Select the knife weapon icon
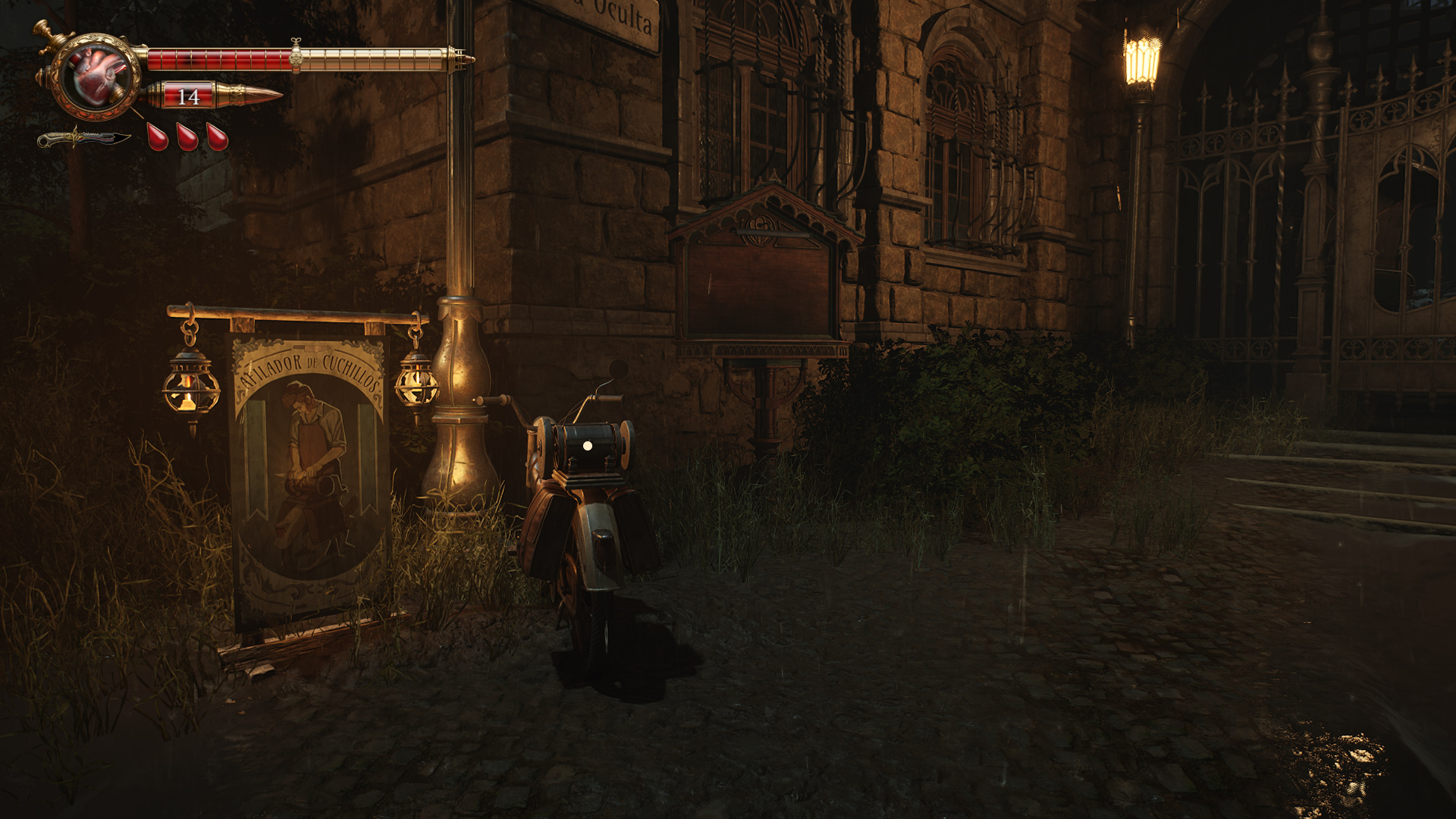 click(x=83, y=139)
